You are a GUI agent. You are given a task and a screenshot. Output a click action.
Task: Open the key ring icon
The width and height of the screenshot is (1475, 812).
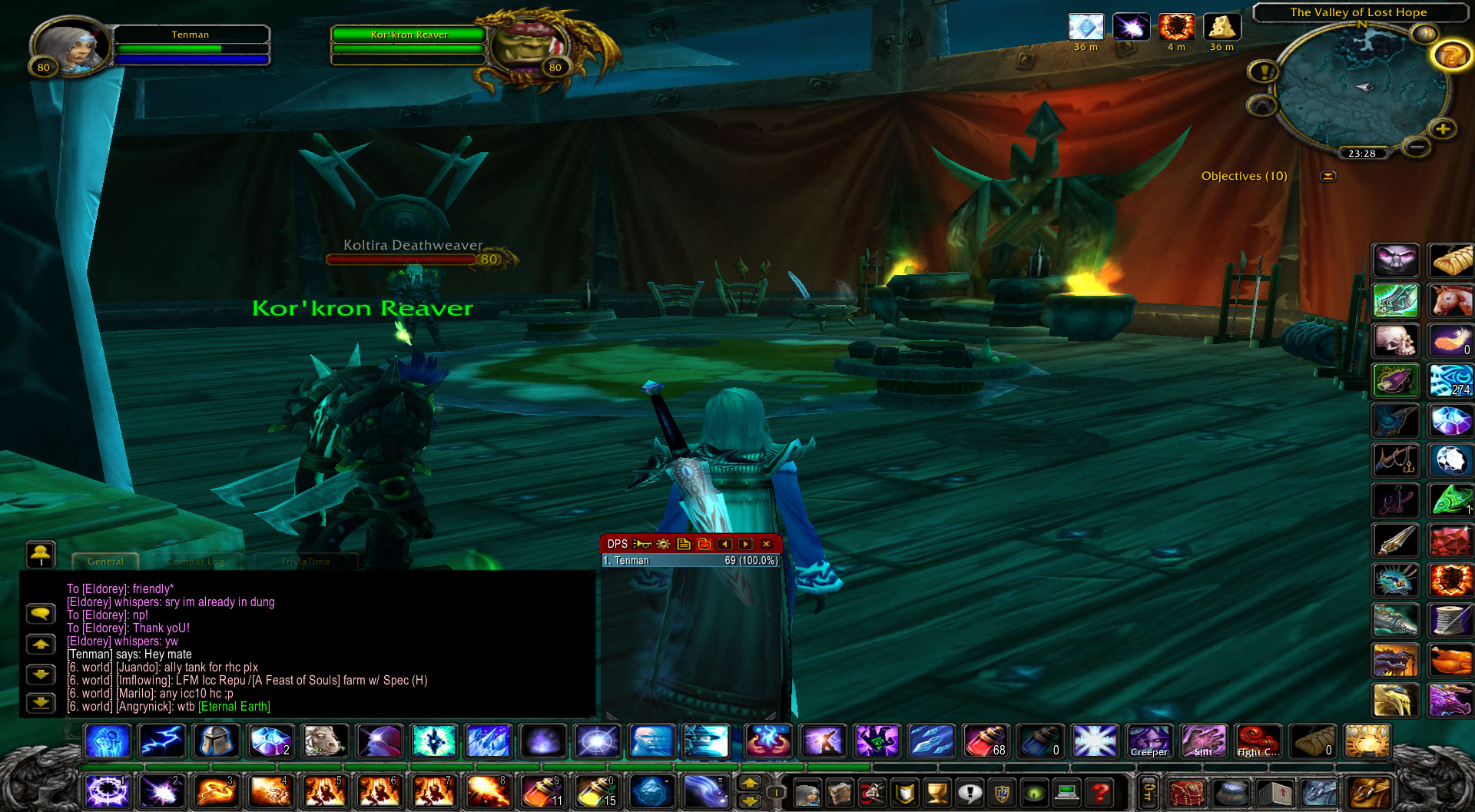(x=1149, y=792)
